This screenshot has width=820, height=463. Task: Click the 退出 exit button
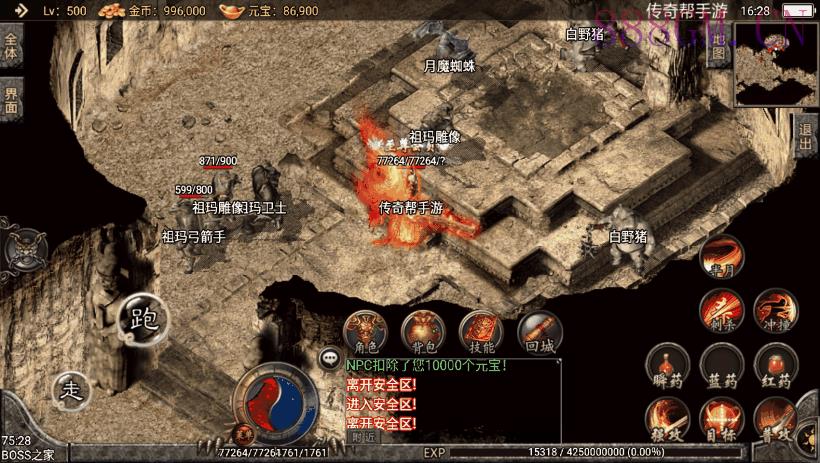(x=807, y=137)
